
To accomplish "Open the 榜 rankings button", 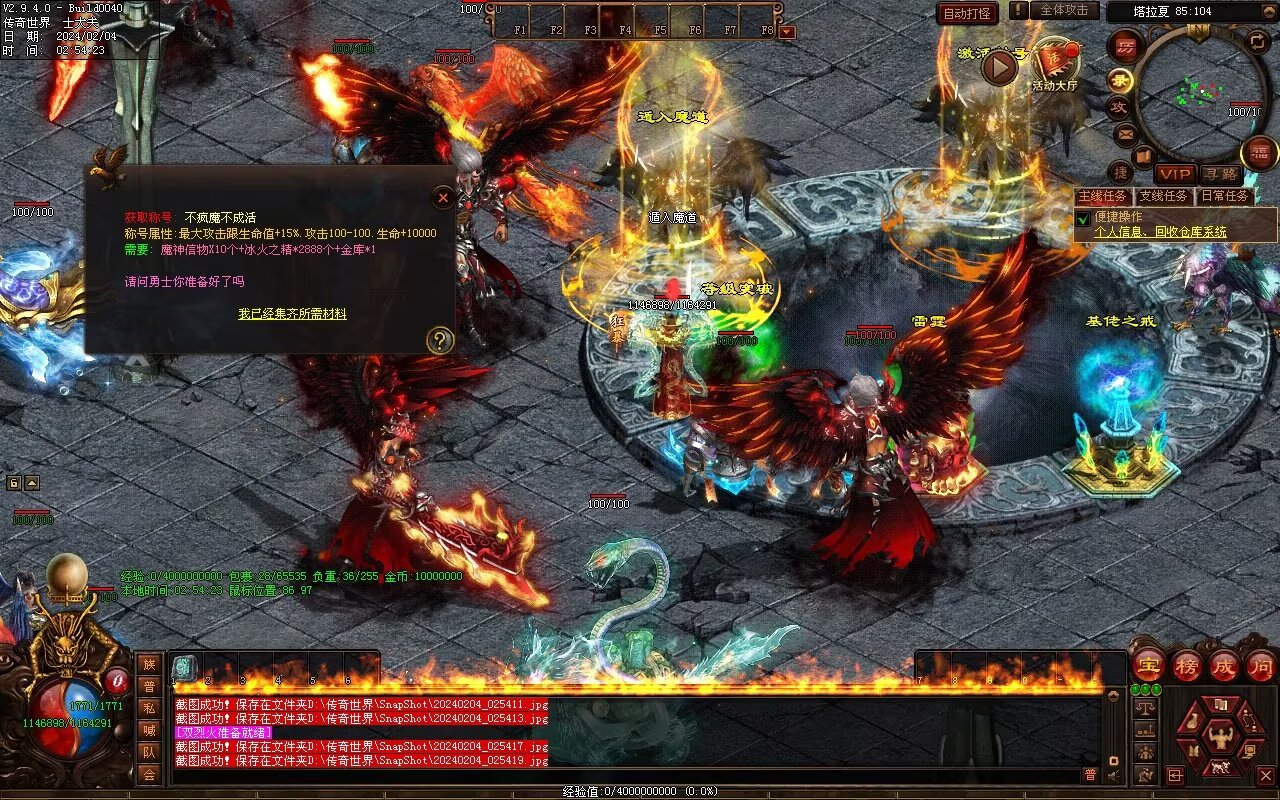I will click(x=1187, y=665).
